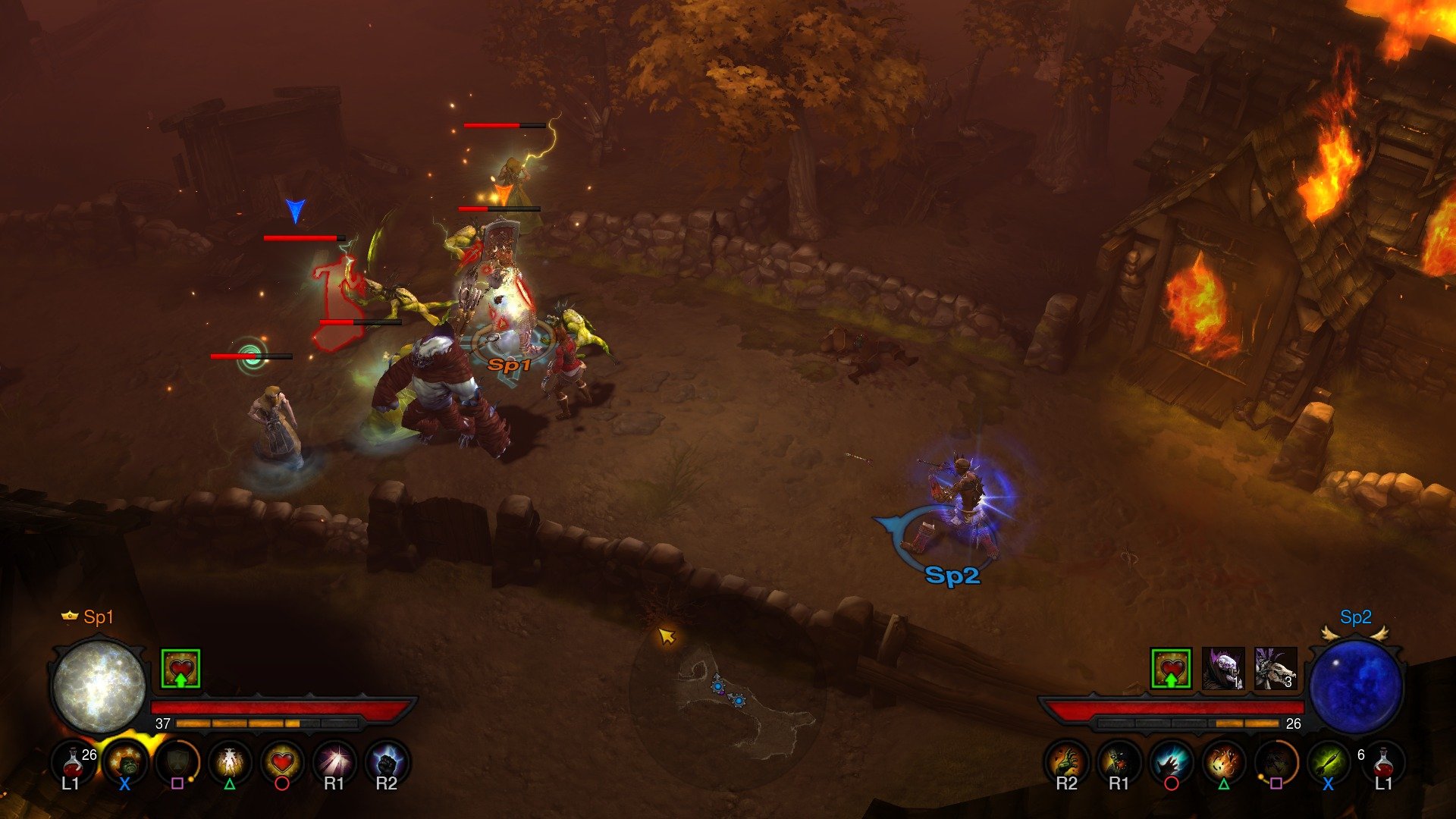Screen dimensions: 1456x819
Task: Select the Sp2 player name label
Action: pyautogui.click(x=1358, y=617)
